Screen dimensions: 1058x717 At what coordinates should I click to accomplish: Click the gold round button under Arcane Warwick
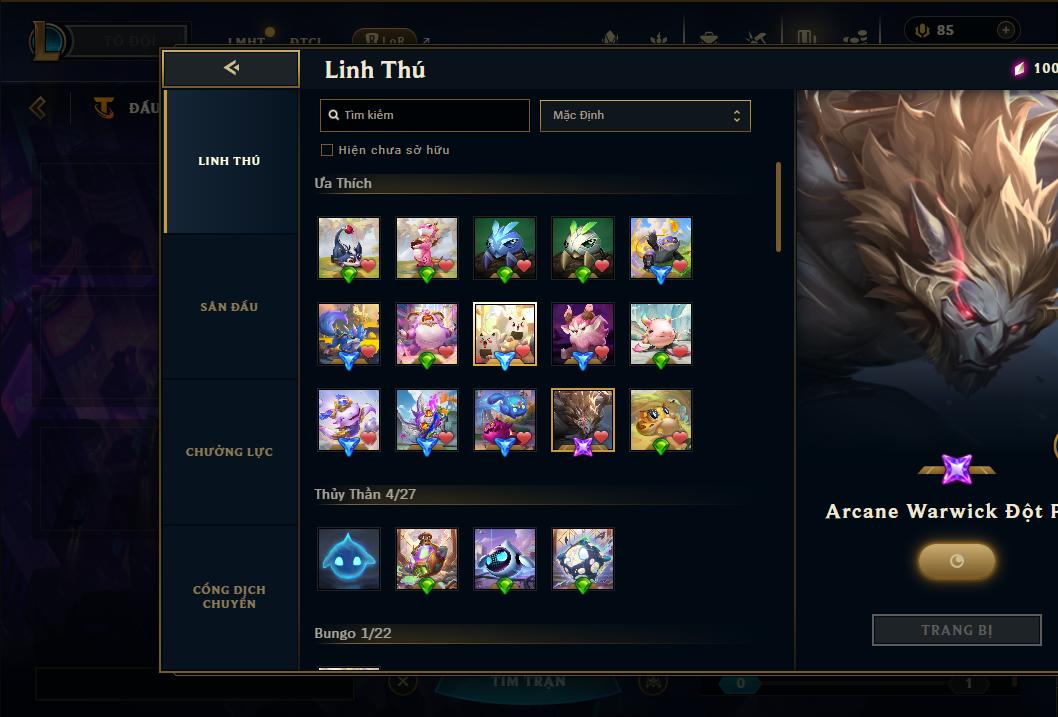[x=956, y=561]
